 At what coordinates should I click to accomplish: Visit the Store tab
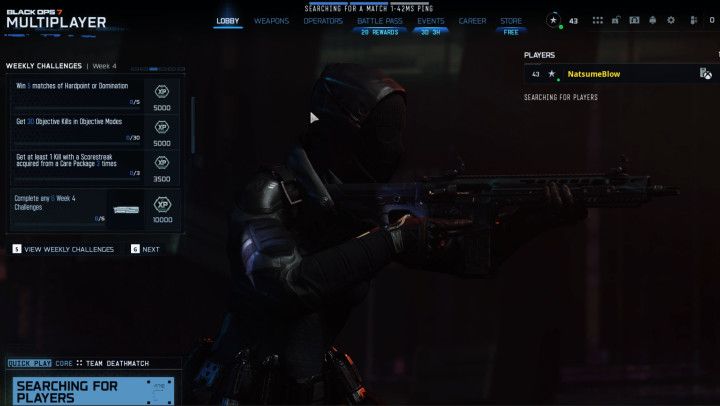[511, 20]
